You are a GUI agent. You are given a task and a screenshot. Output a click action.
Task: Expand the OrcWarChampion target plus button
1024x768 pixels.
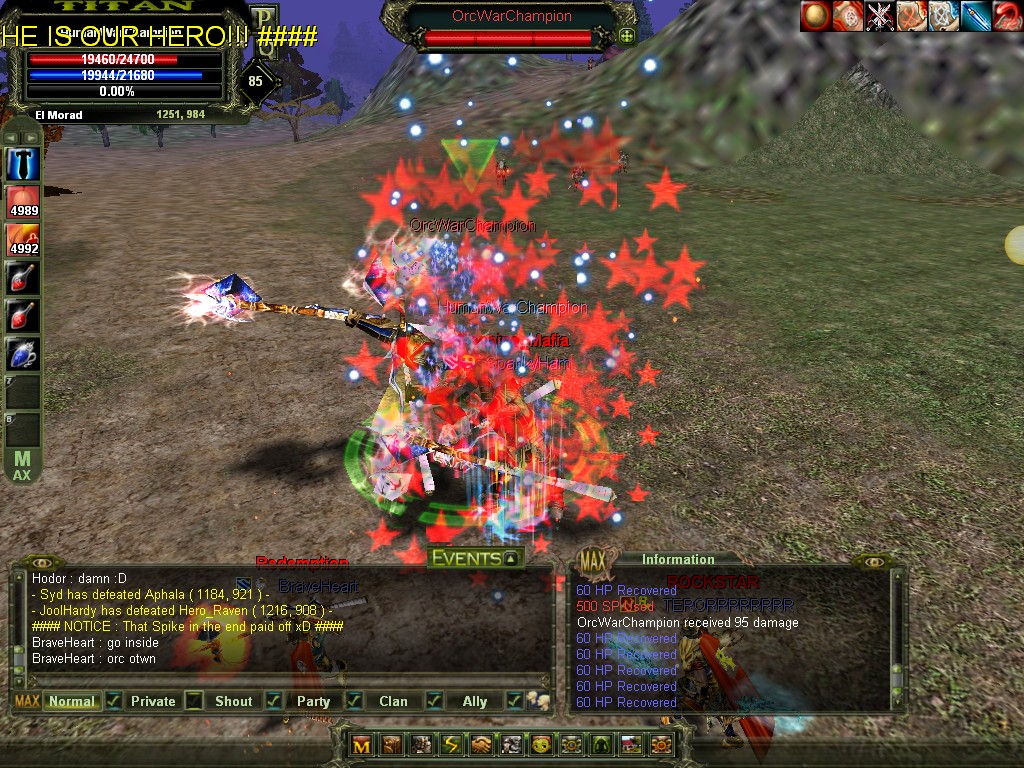[627, 37]
